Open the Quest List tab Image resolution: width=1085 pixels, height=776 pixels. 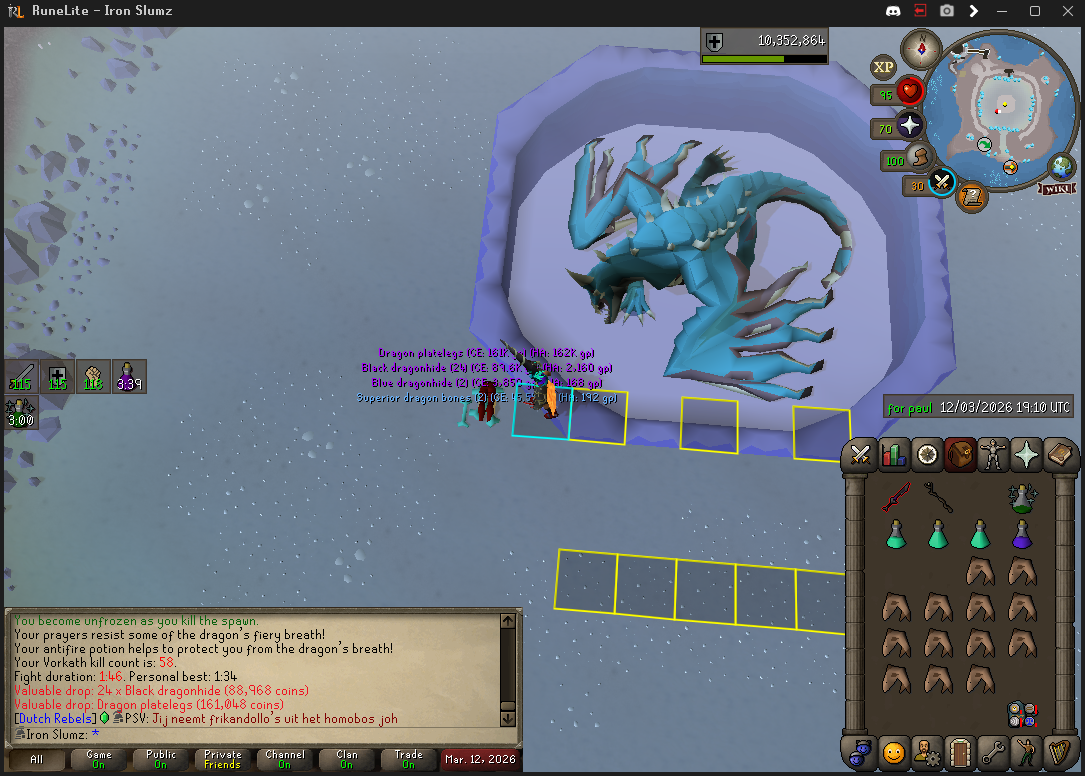click(928, 455)
